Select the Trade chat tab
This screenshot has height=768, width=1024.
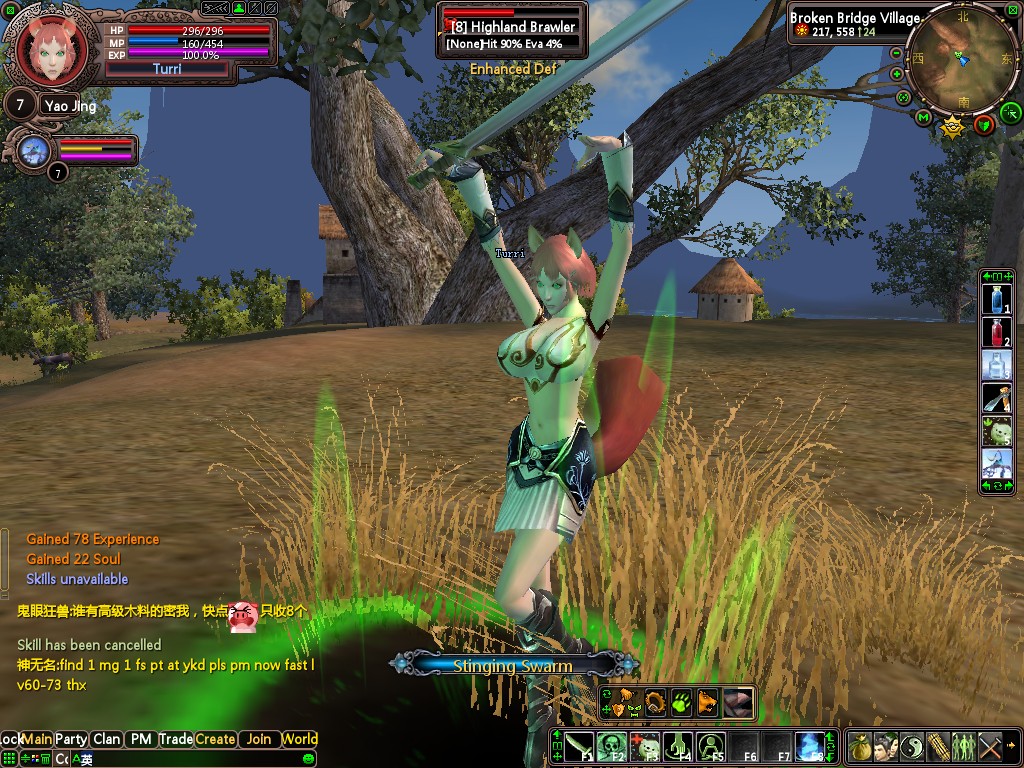(x=176, y=739)
